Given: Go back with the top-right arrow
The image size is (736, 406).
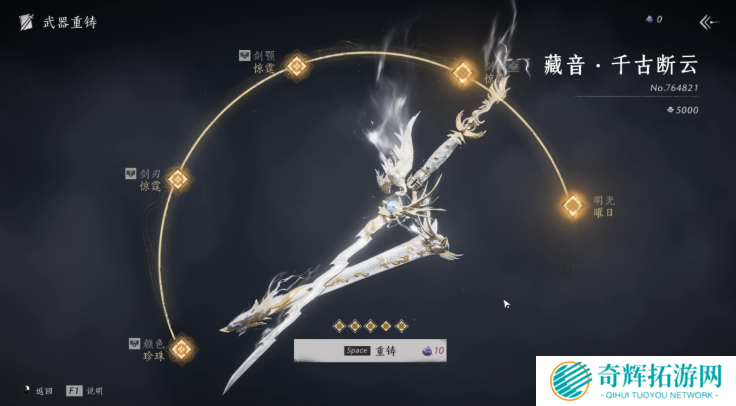Looking at the screenshot, I should coord(709,20).
